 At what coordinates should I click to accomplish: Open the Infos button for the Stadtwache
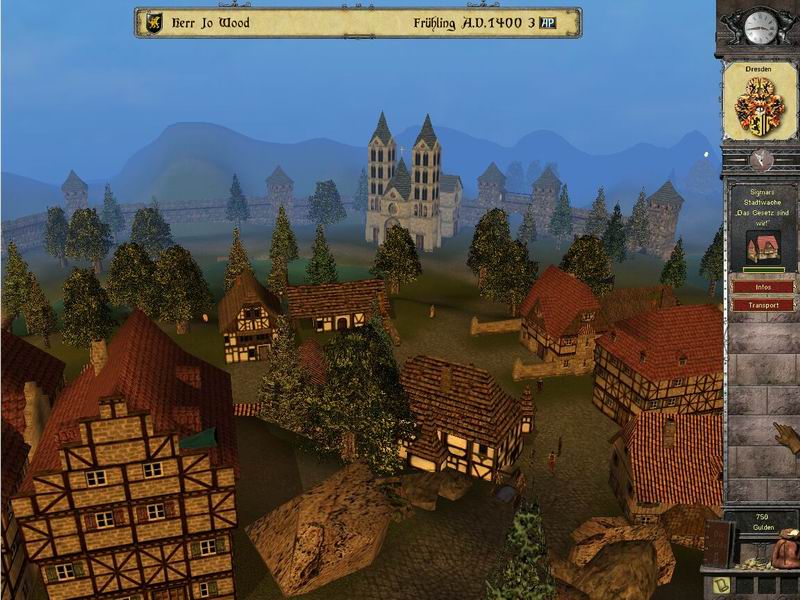[x=762, y=287]
